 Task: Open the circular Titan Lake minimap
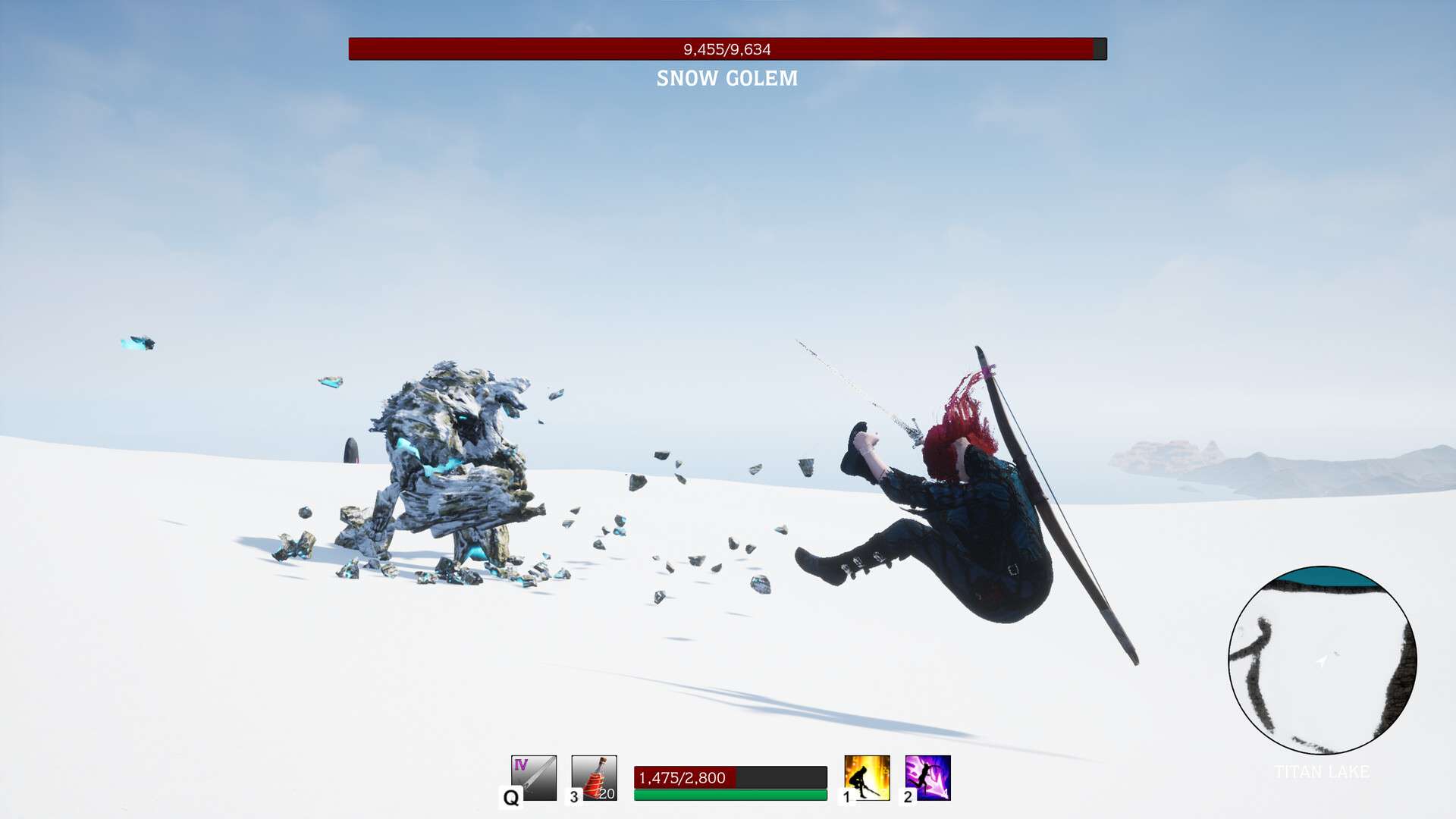tap(1322, 660)
